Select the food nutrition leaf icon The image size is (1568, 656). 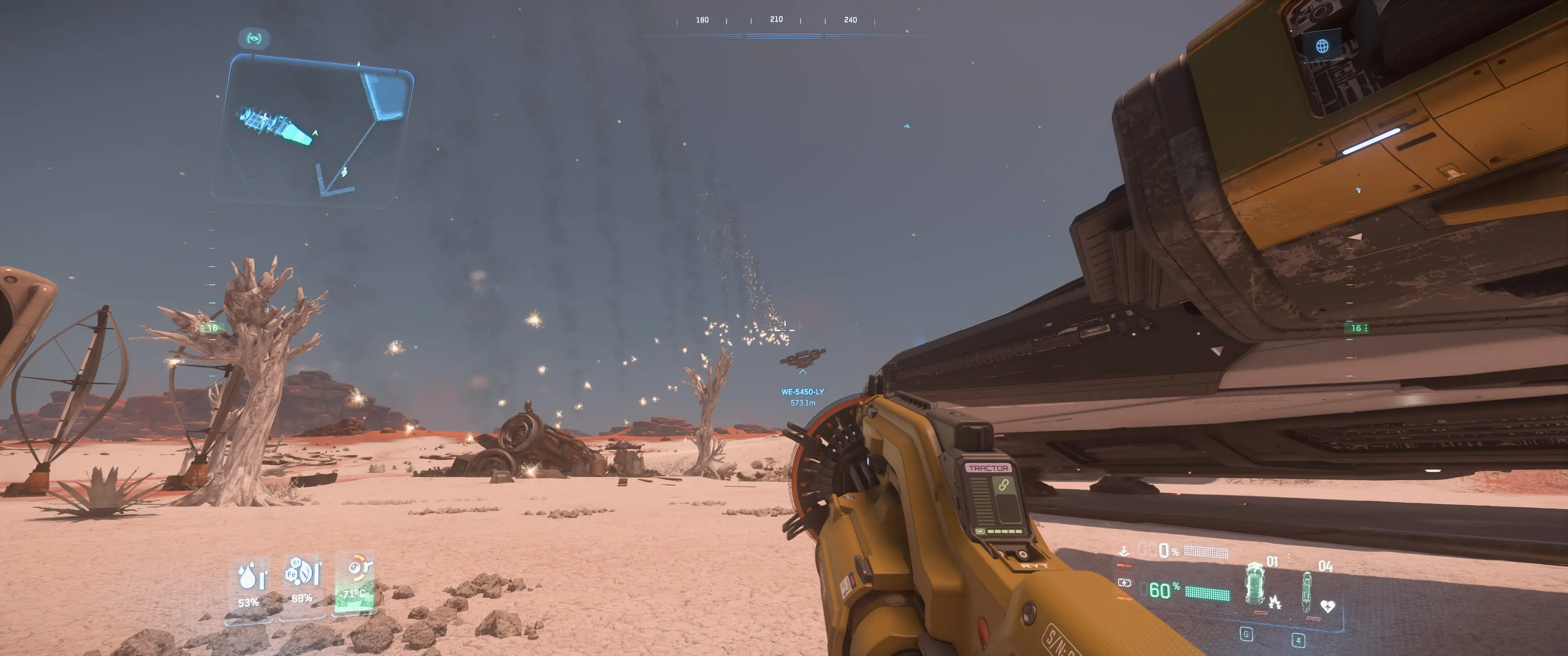pos(302,572)
